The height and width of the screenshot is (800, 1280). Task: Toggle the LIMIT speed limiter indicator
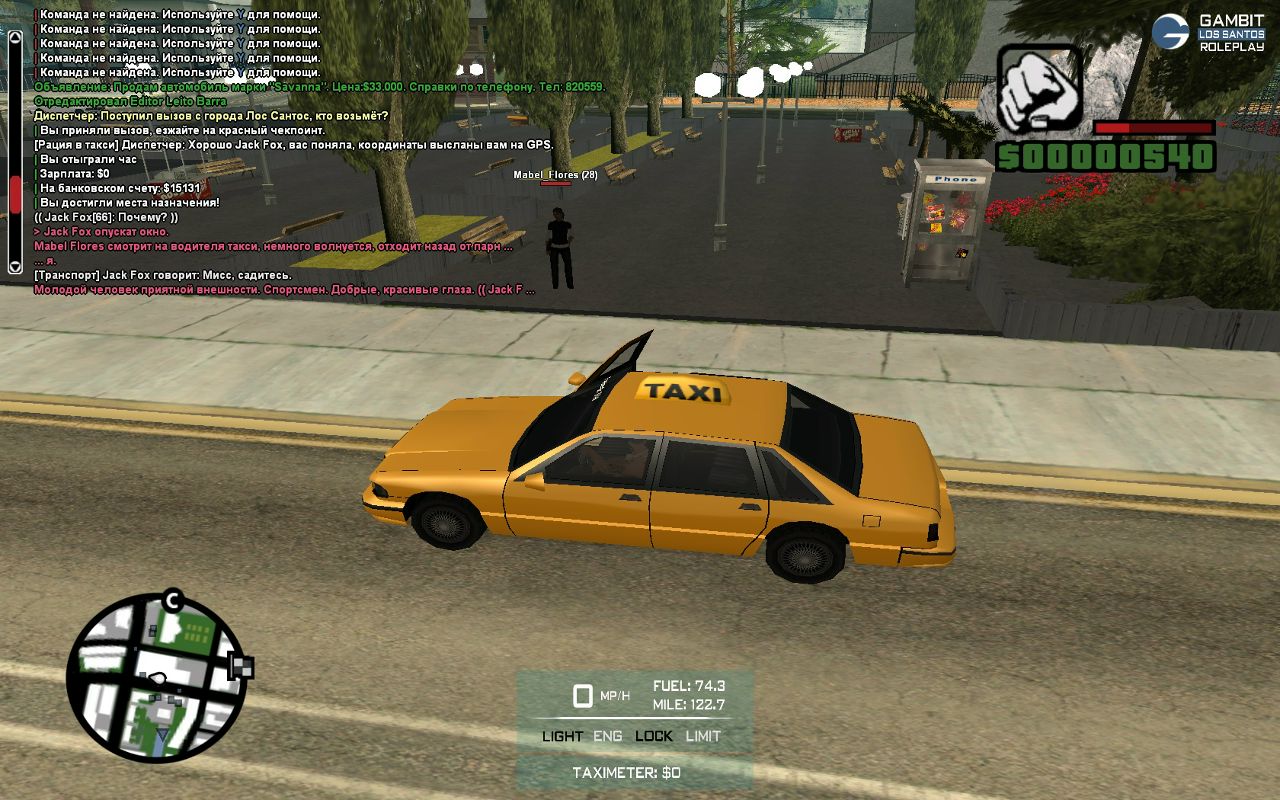coord(703,736)
